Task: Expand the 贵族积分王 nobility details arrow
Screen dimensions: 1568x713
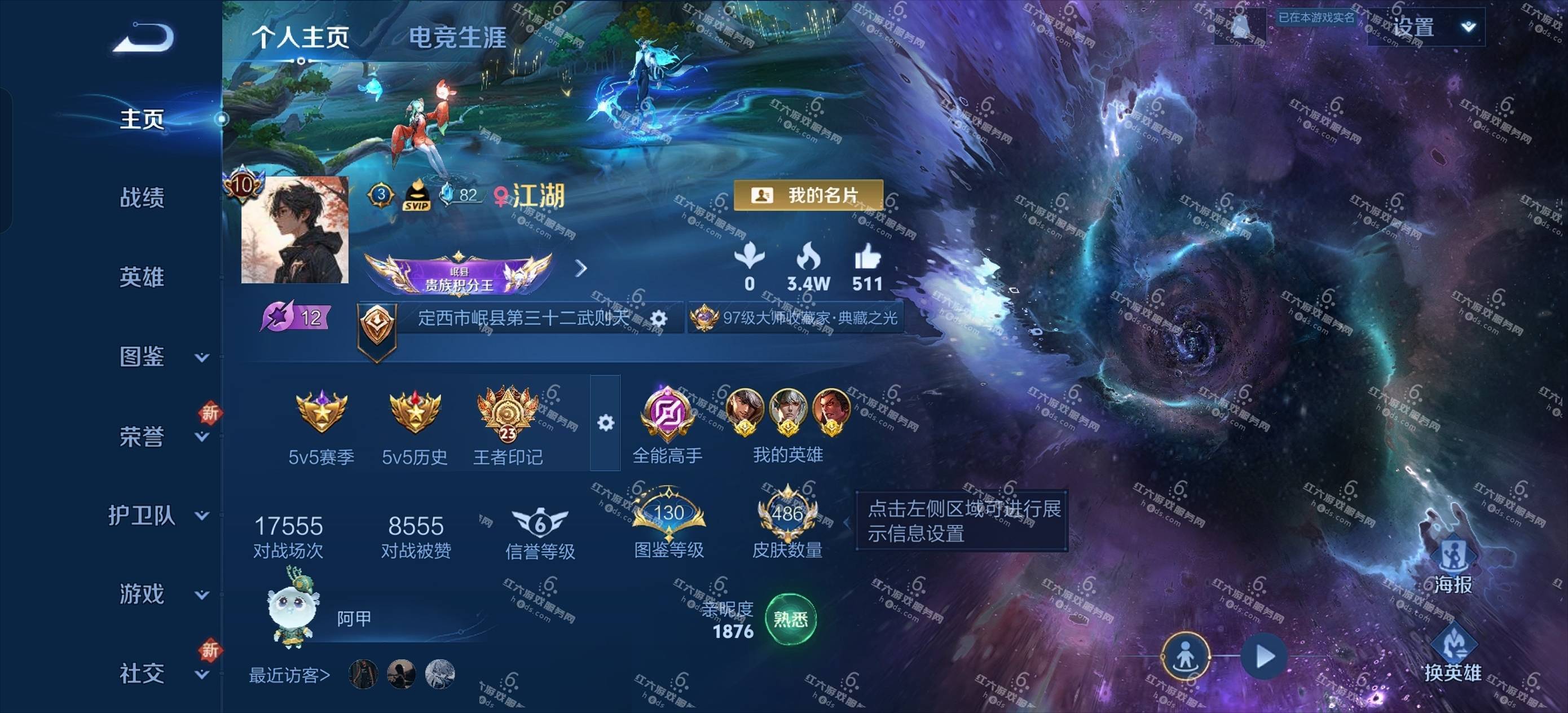Action: pos(582,269)
